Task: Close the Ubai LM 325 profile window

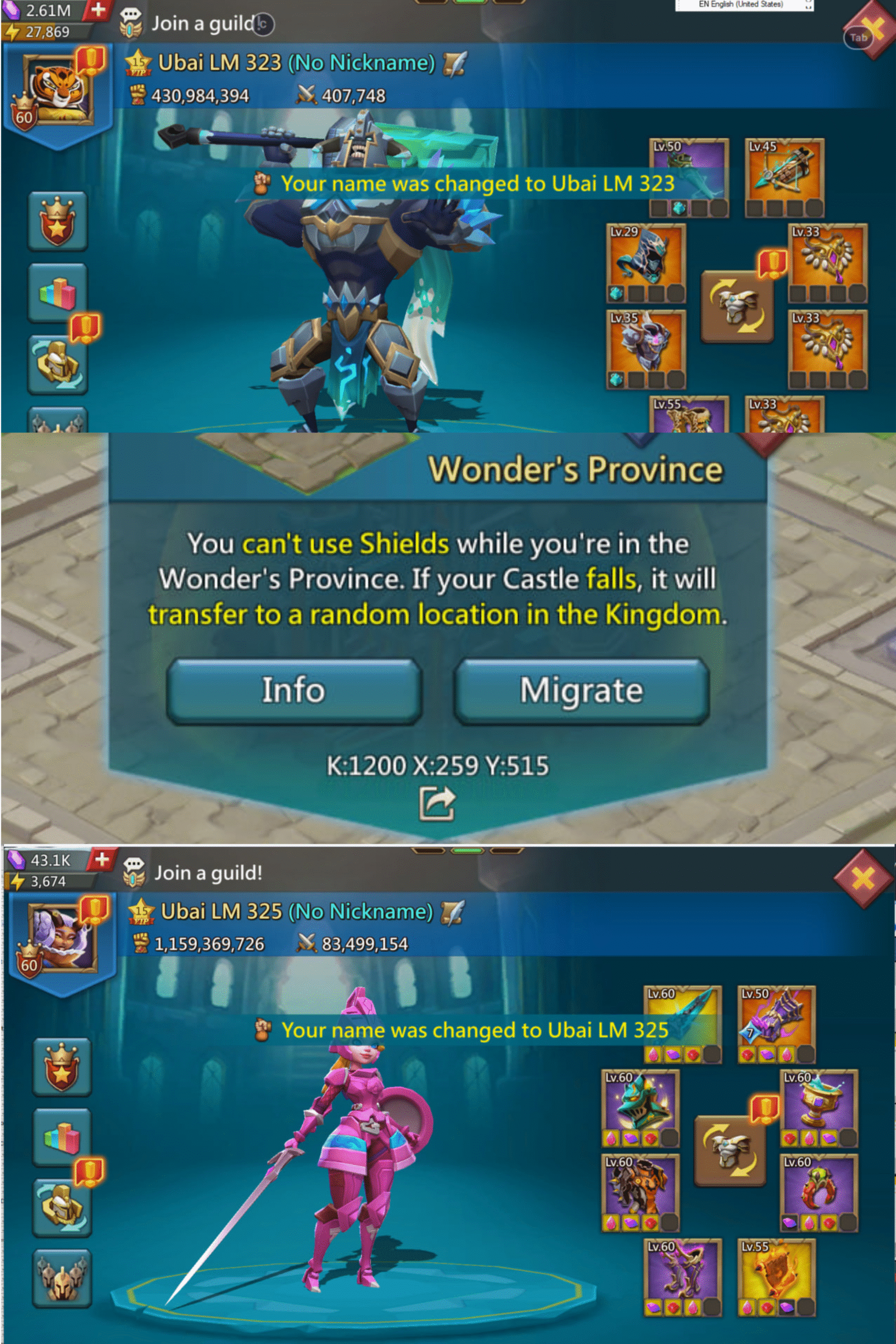Action: [x=863, y=878]
